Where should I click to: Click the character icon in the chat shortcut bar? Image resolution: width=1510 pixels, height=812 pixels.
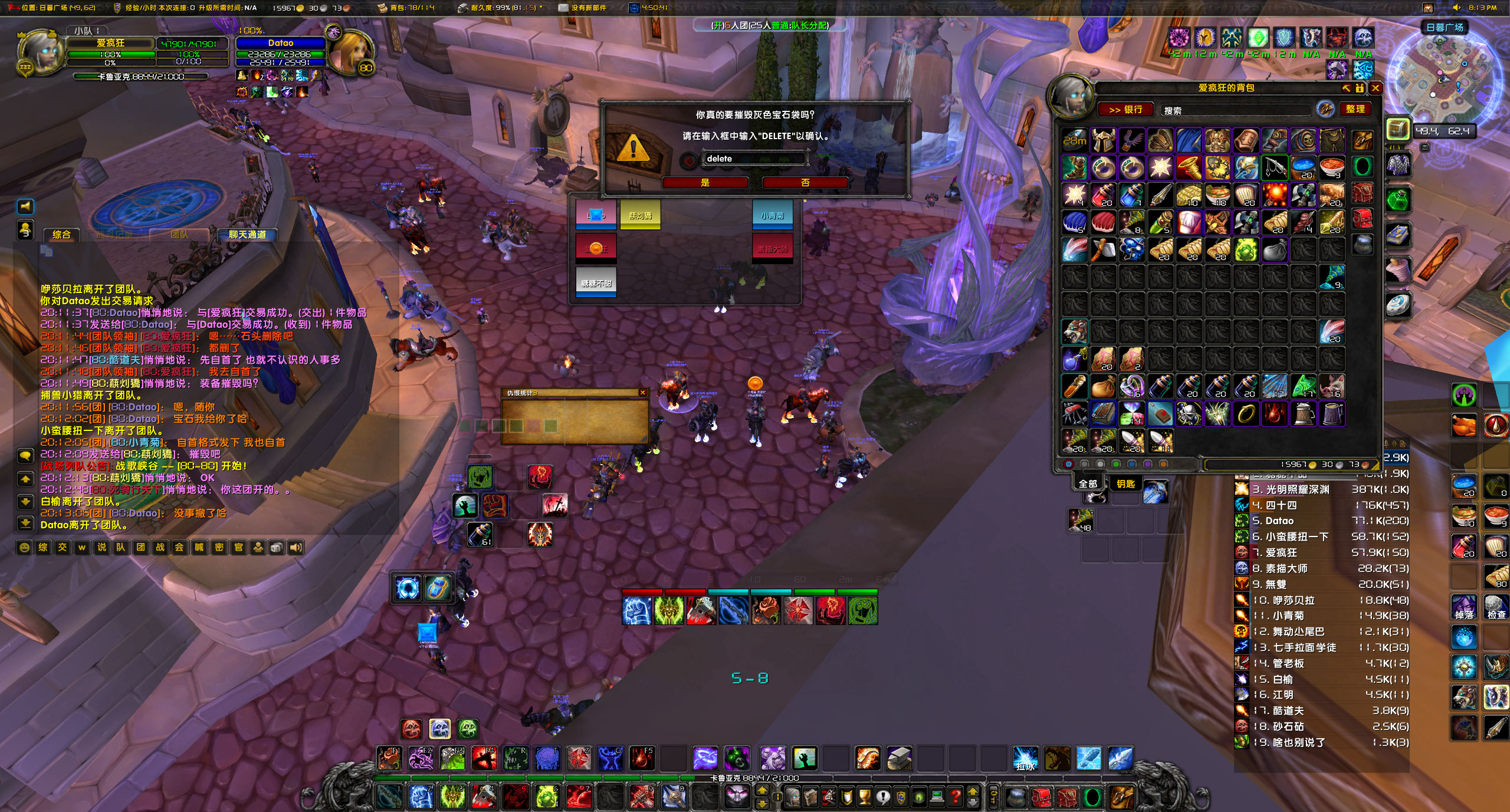257,547
